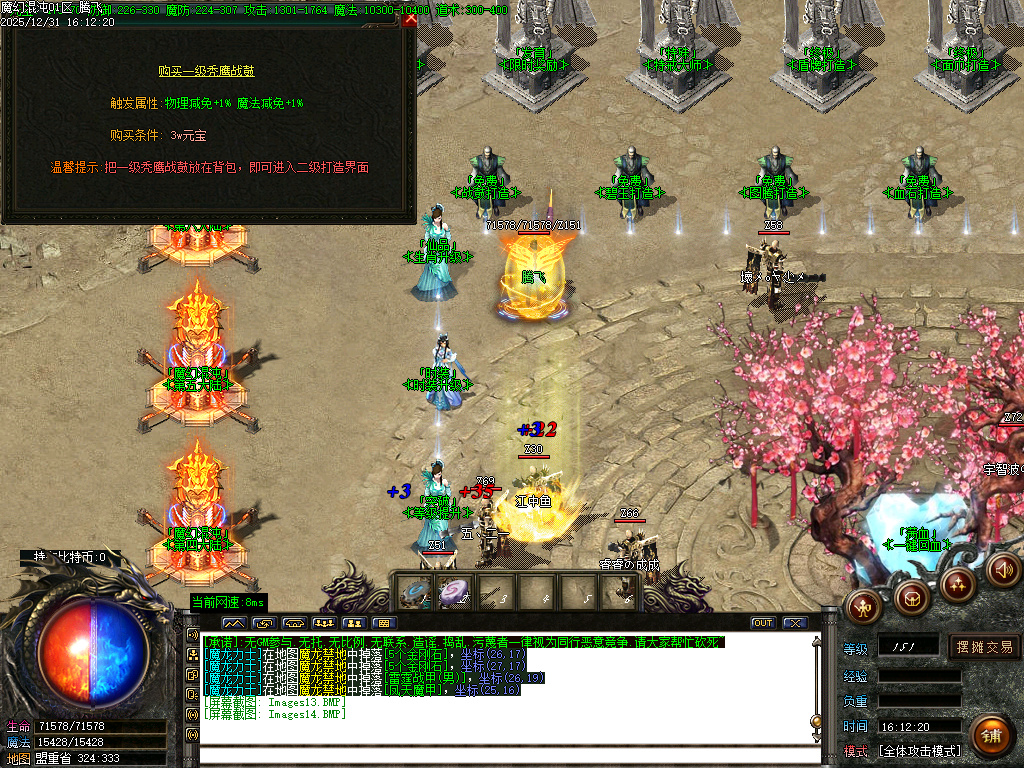Viewport: 1024px width, 768px height.
Task: Click the OUT button above chat
Action: 763,623
